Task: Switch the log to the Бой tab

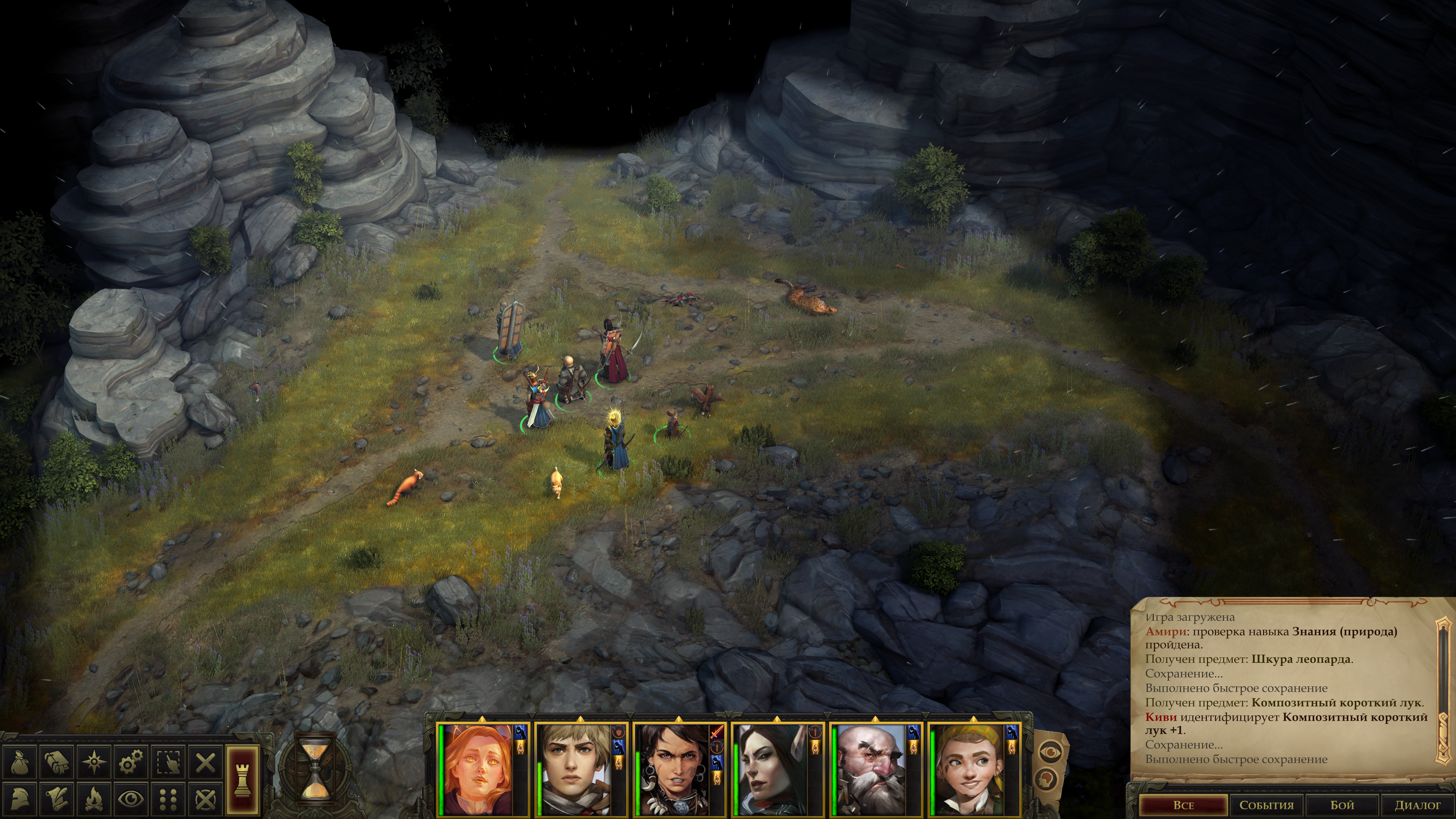Action: 1342,805
